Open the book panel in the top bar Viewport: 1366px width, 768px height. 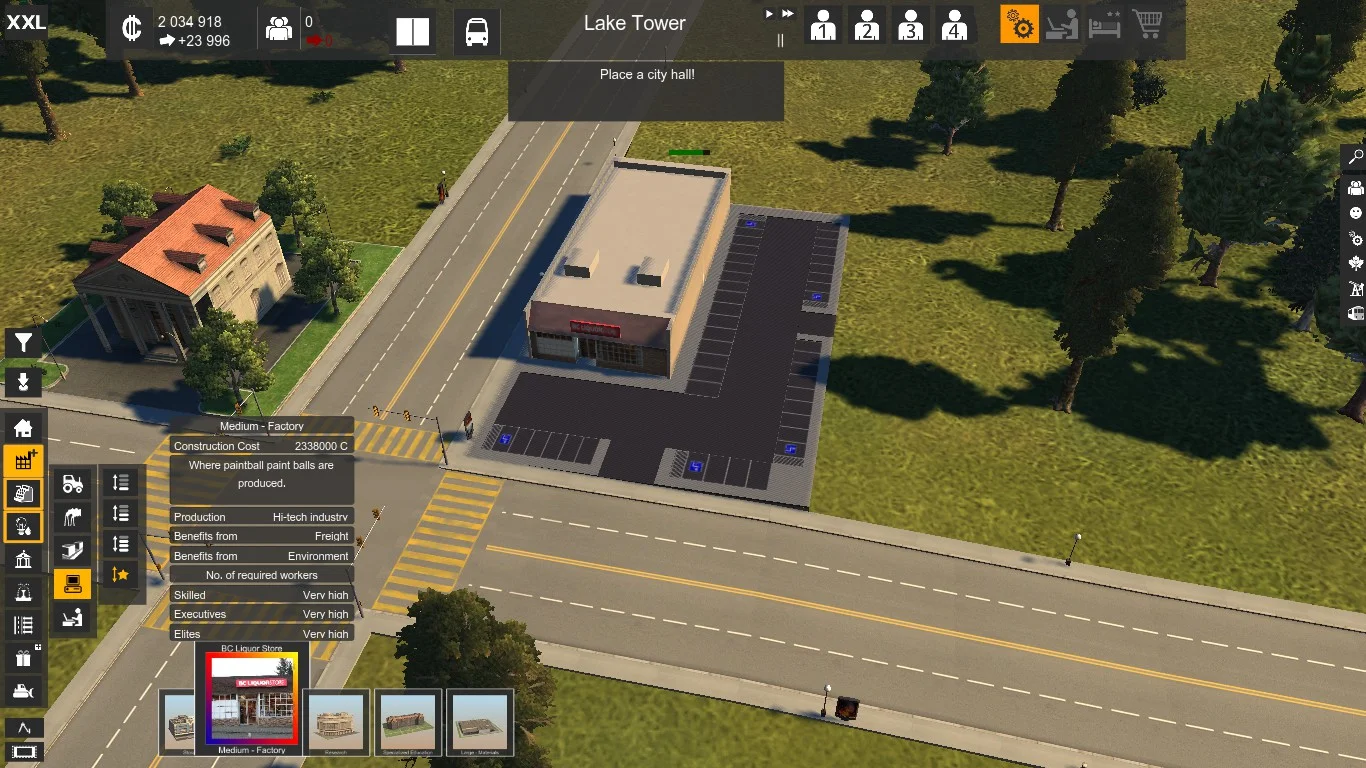pyautogui.click(x=412, y=32)
